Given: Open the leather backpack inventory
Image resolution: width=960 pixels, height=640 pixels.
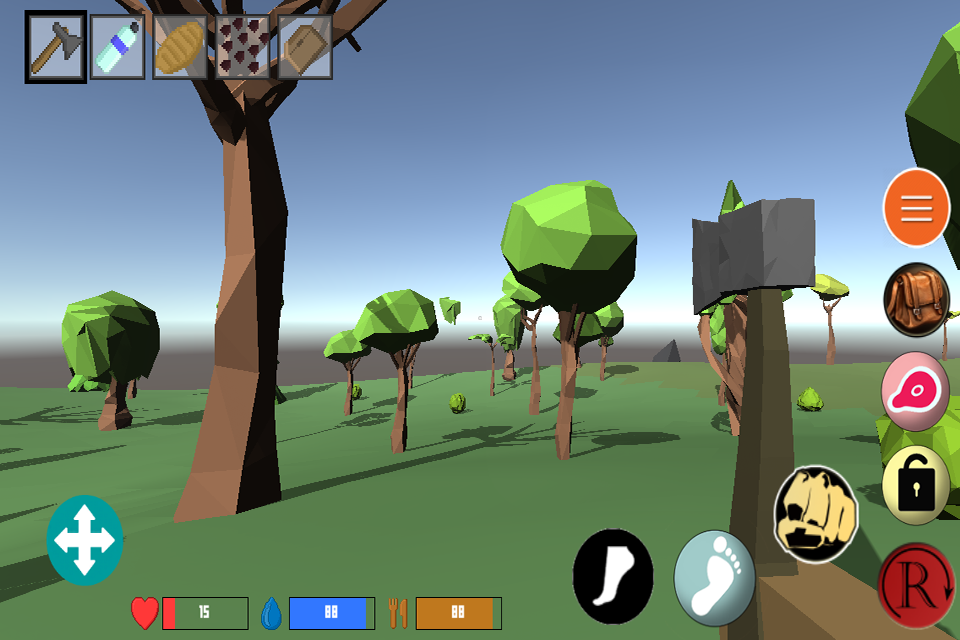Looking at the screenshot, I should coord(916,300).
